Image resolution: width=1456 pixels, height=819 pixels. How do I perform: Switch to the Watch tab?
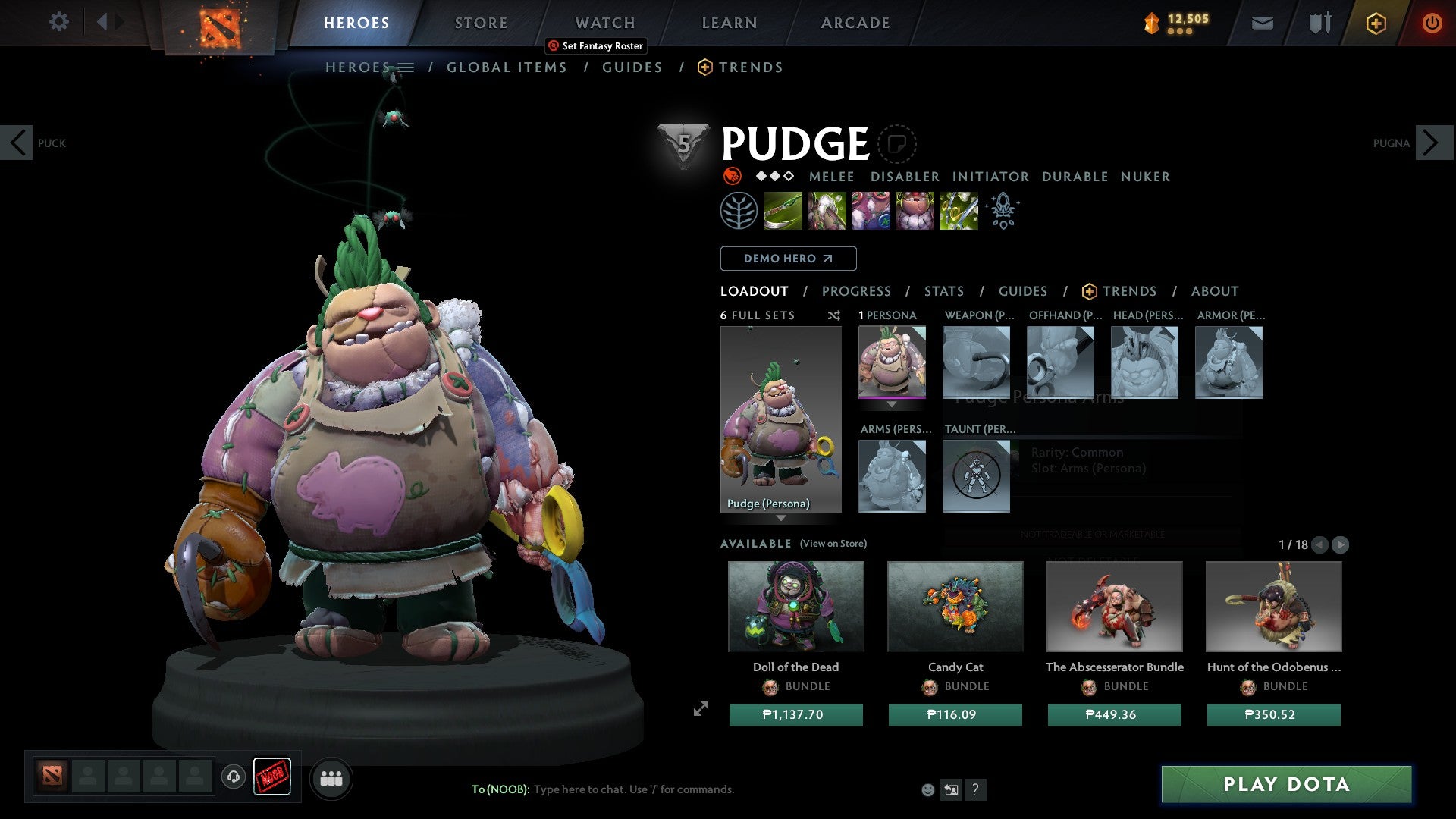click(x=604, y=23)
